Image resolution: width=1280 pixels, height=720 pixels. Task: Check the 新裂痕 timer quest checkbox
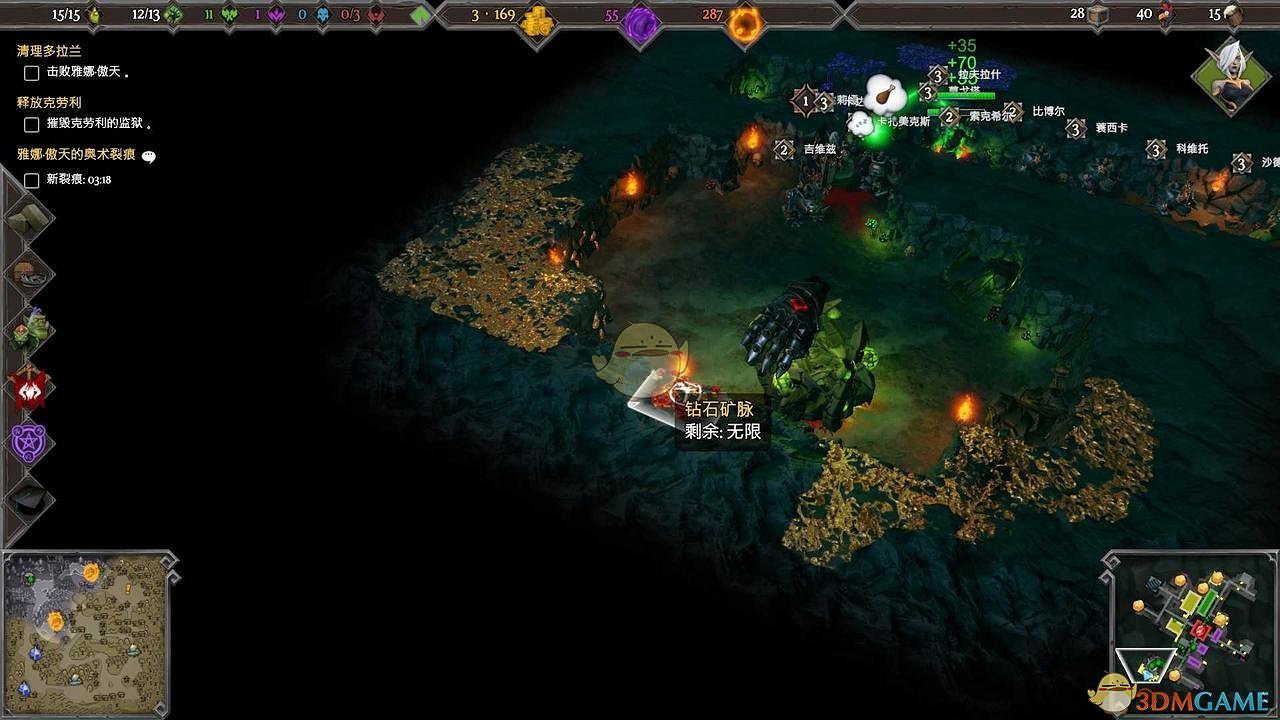click(30, 183)
